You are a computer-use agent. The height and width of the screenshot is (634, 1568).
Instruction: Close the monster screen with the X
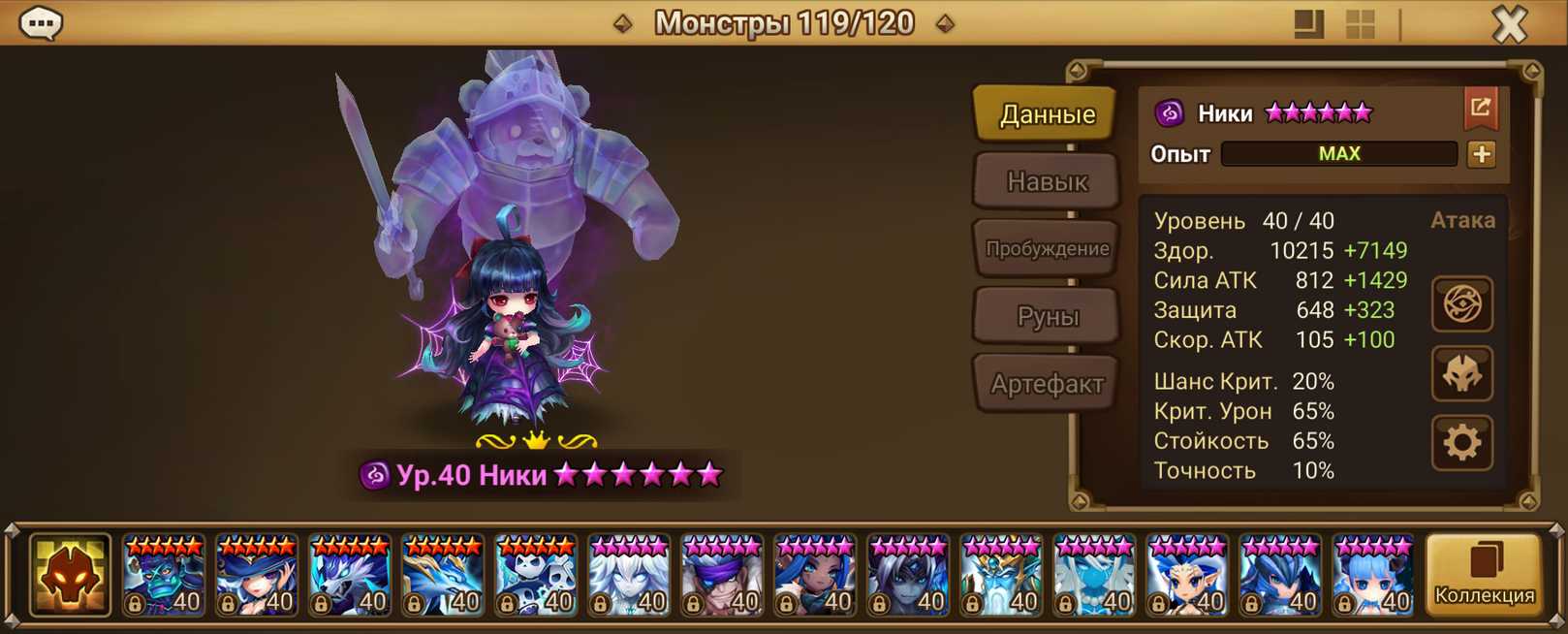1508,23
